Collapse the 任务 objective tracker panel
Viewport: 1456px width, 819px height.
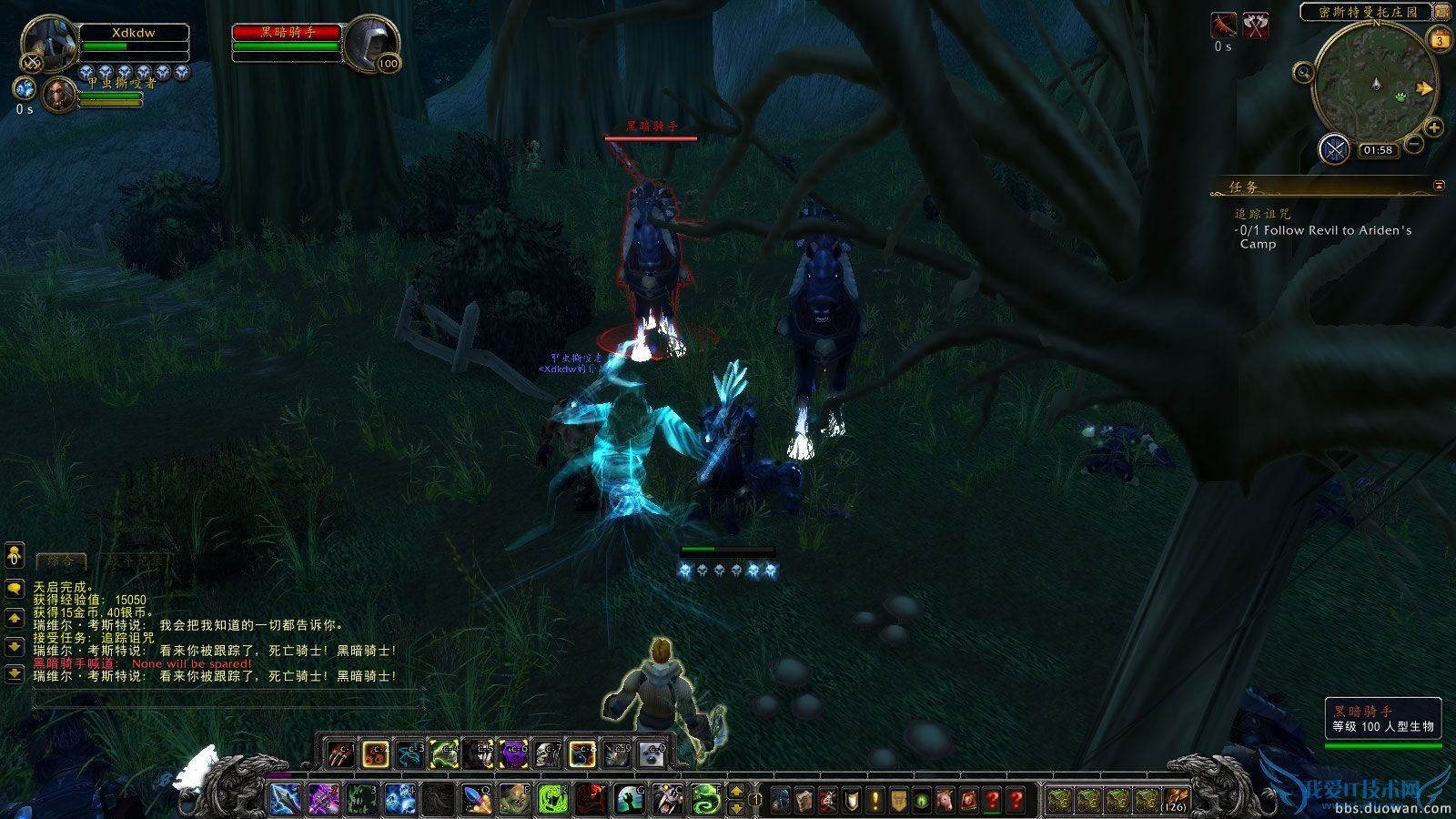pos(1438,185)
